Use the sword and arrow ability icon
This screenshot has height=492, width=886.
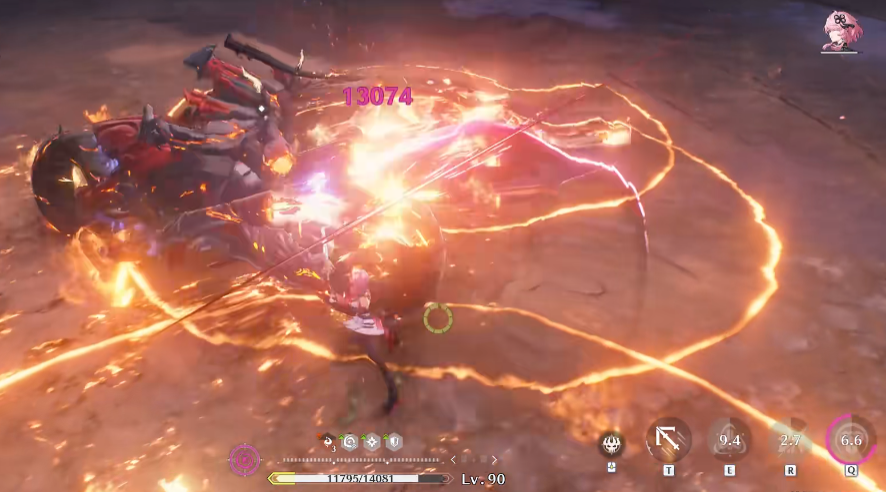tap(668, 439)
